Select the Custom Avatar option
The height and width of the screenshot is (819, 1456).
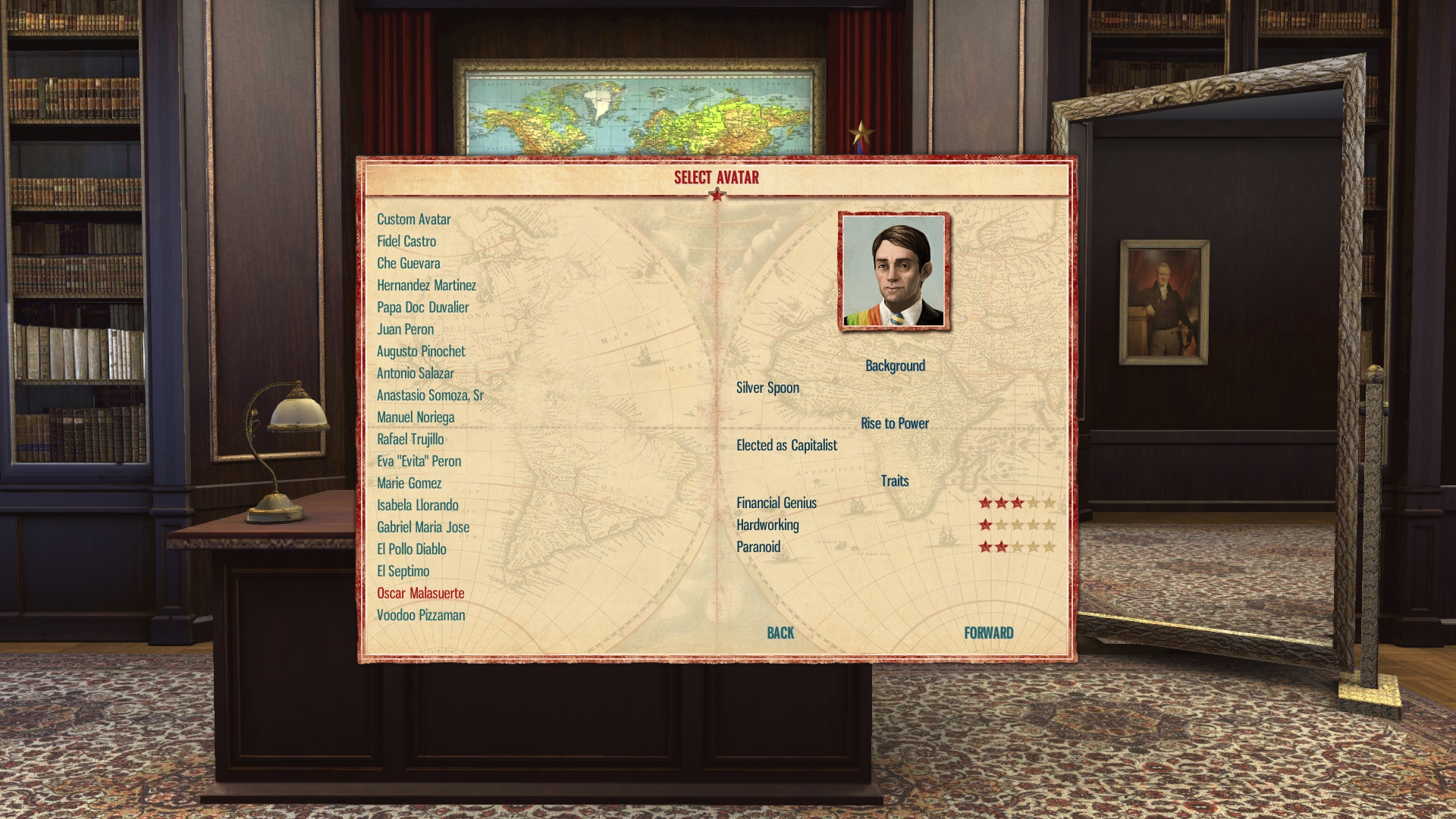[413, 219]
